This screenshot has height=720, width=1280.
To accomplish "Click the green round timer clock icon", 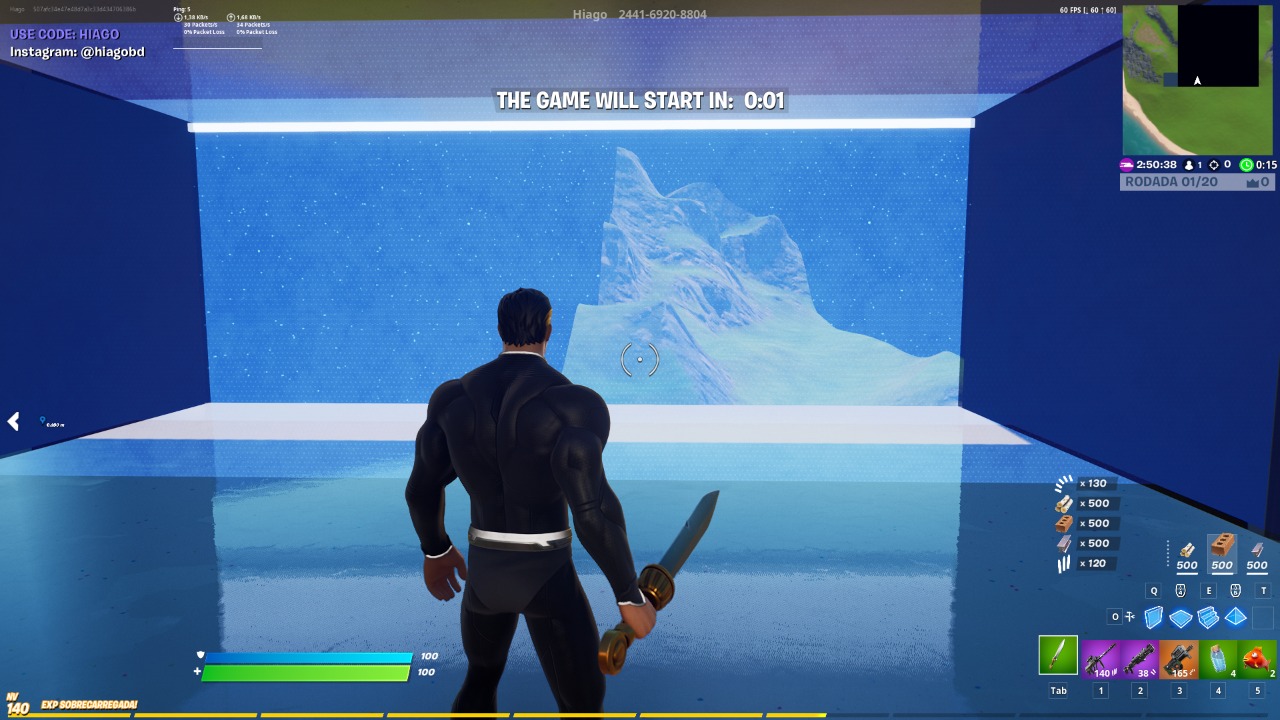I will 1246,165.
